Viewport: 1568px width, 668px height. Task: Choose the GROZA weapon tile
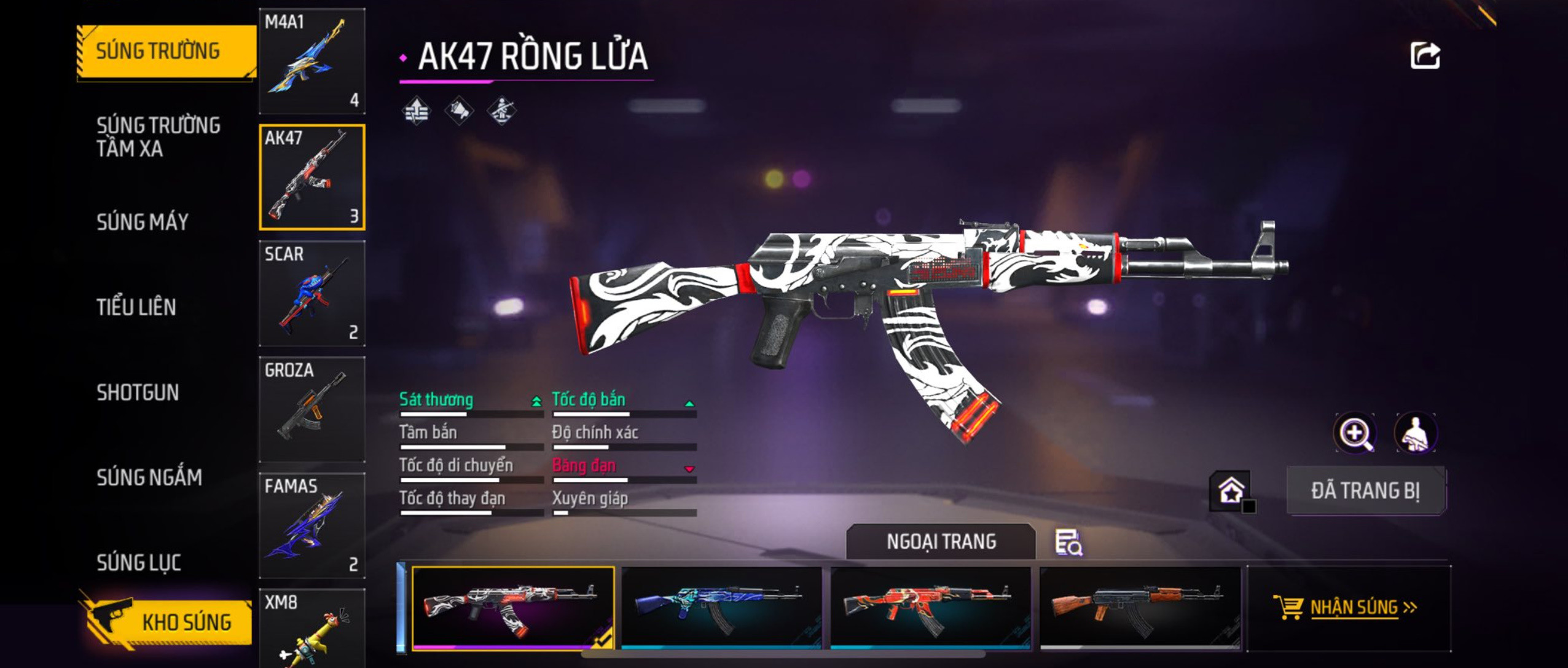(312, 409)
